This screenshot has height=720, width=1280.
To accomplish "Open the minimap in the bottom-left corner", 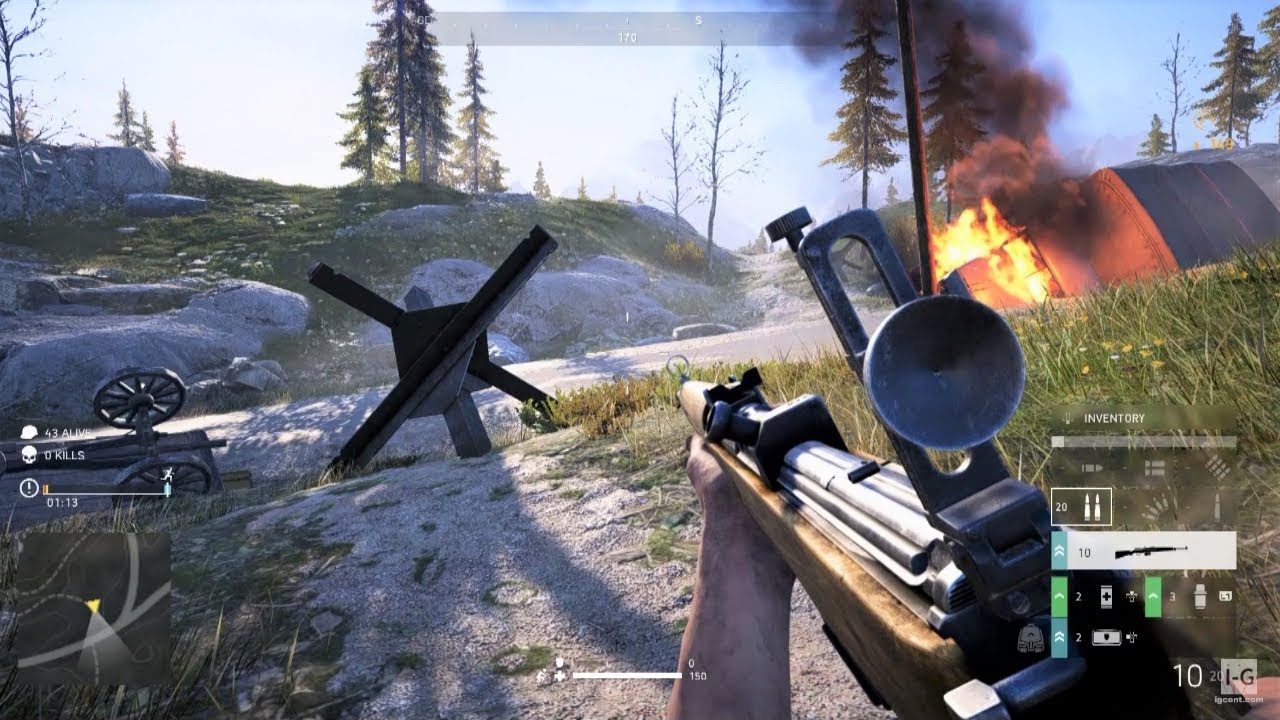I will tap(92, 607).
